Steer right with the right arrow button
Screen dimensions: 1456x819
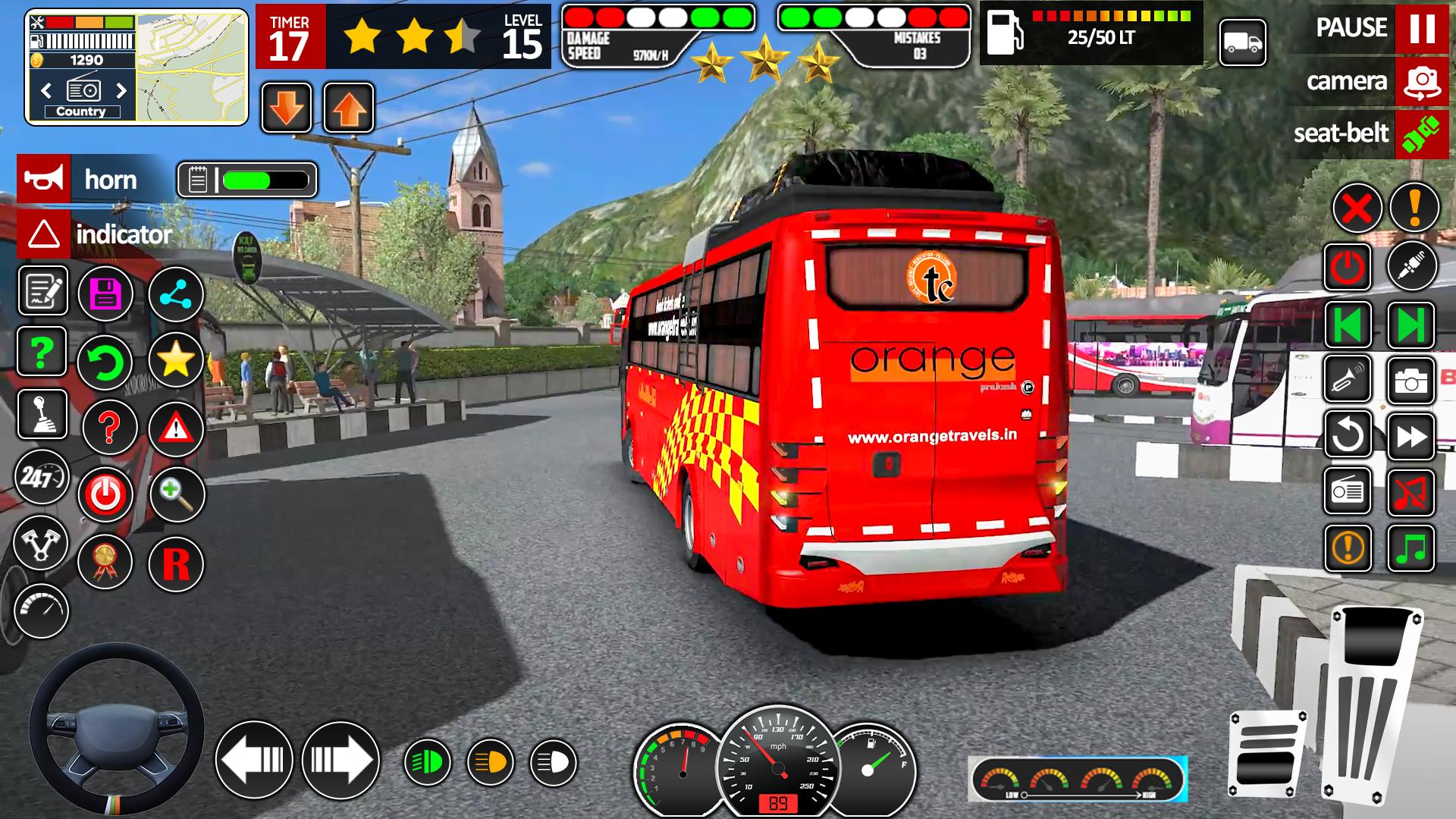[x=340, y=760]
